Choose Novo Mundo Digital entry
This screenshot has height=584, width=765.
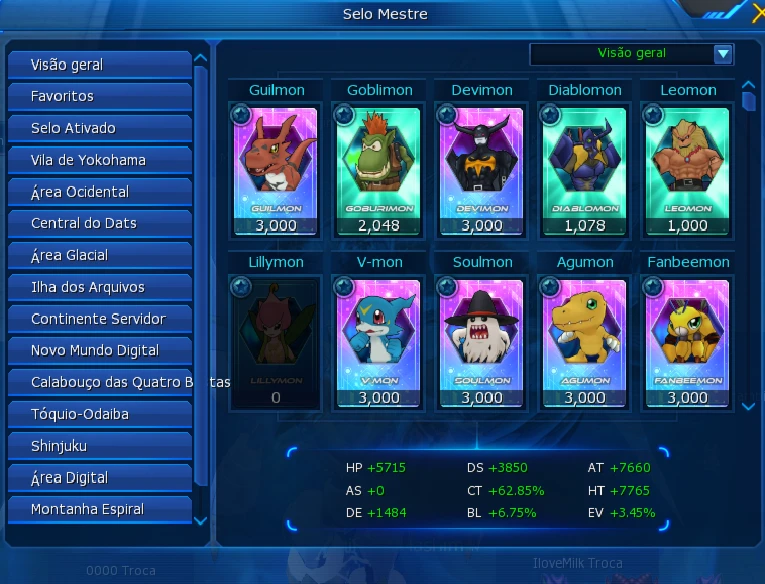coord(99,351)
